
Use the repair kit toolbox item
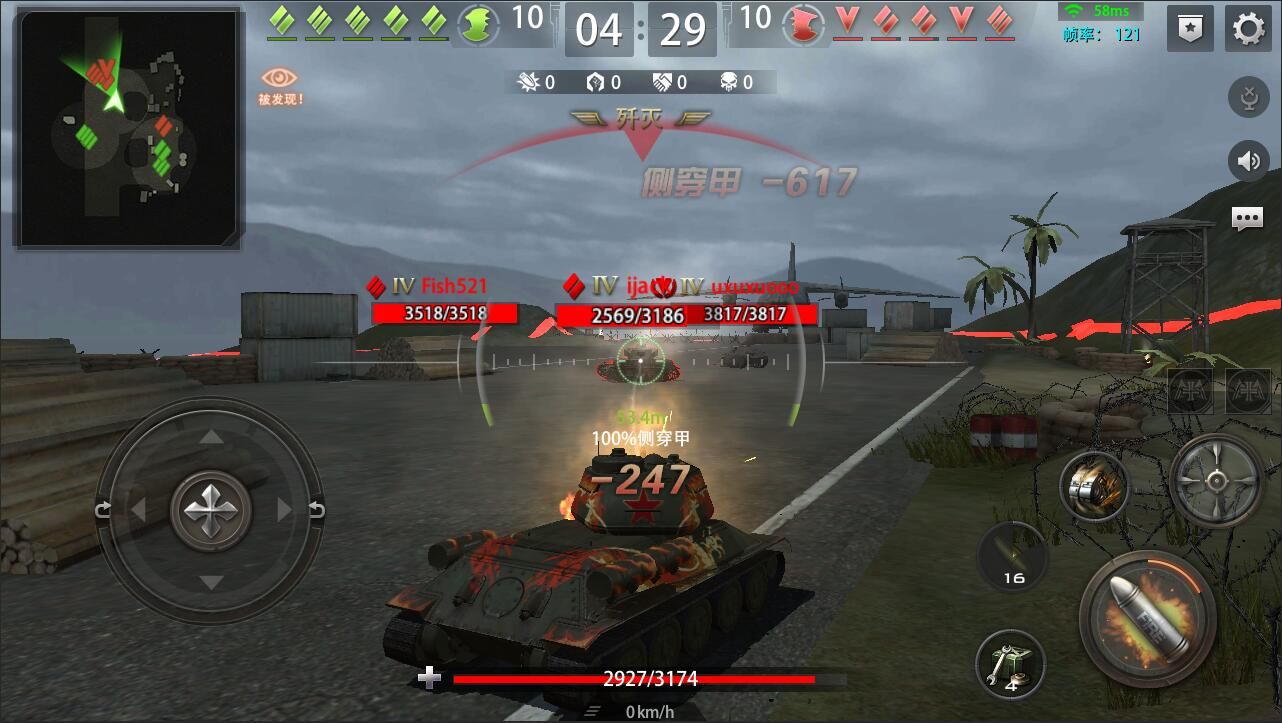pyautogui.click(x=1010, y=664)
